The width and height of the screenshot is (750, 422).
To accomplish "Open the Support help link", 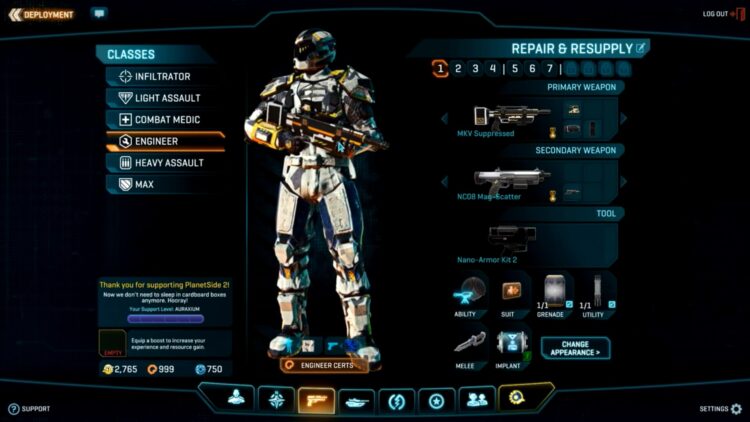I will (29, 408).
